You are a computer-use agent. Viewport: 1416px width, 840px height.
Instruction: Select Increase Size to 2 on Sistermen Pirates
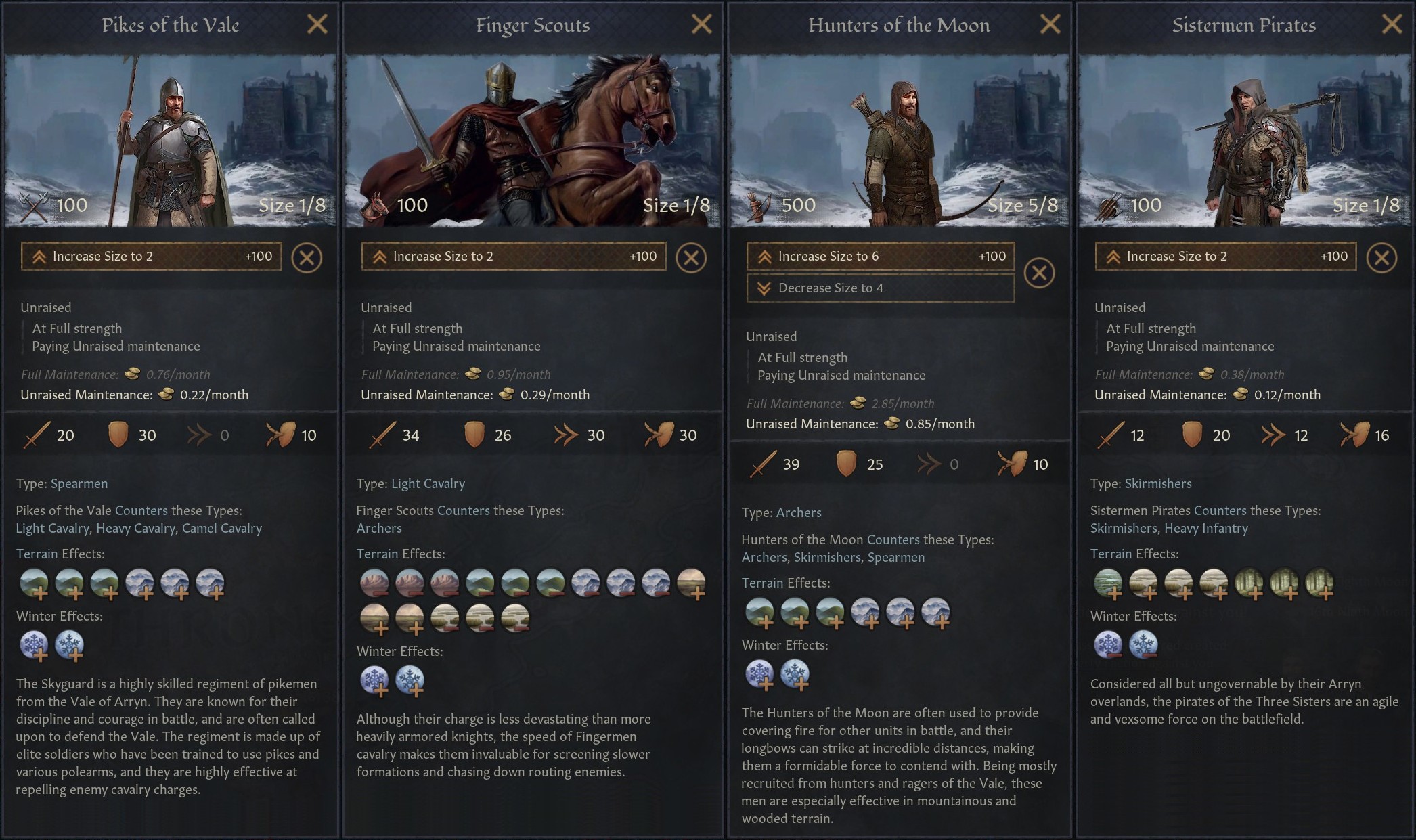[1225, 256]
